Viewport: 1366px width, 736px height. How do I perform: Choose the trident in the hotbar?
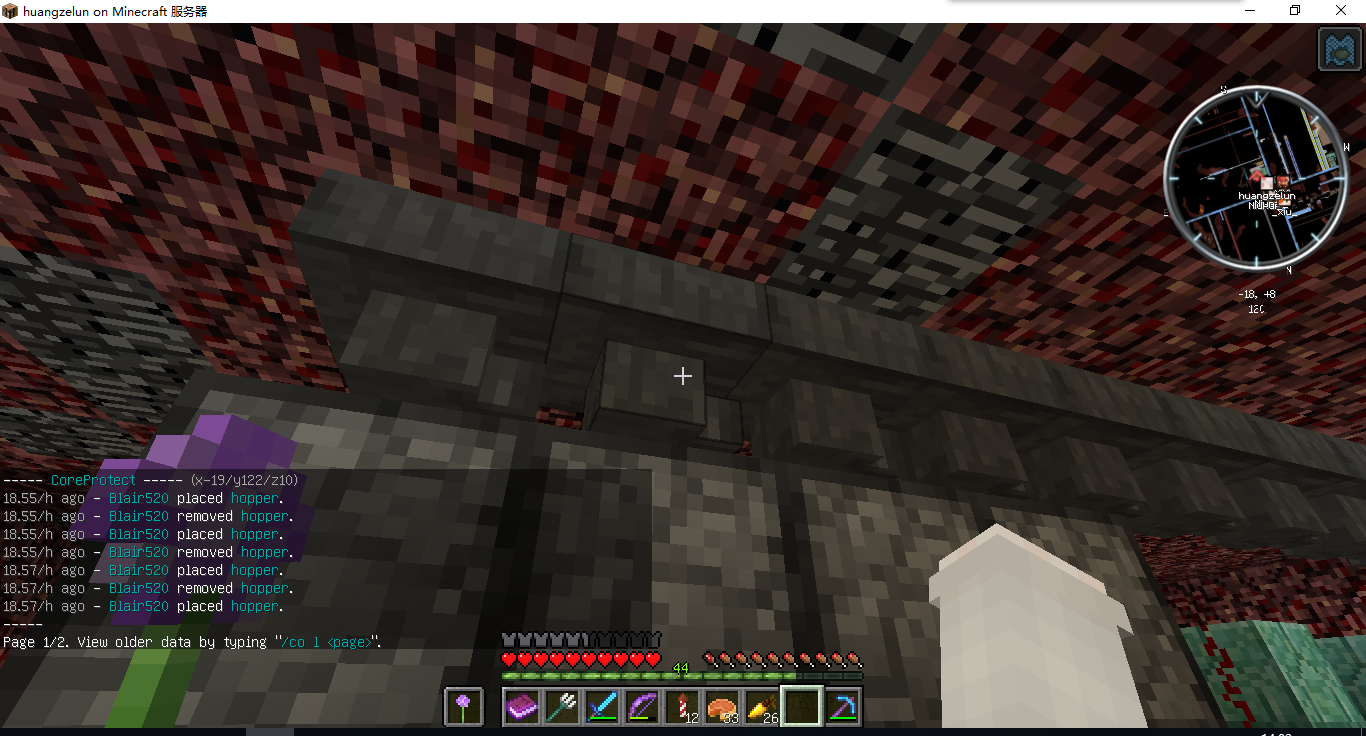561,707
